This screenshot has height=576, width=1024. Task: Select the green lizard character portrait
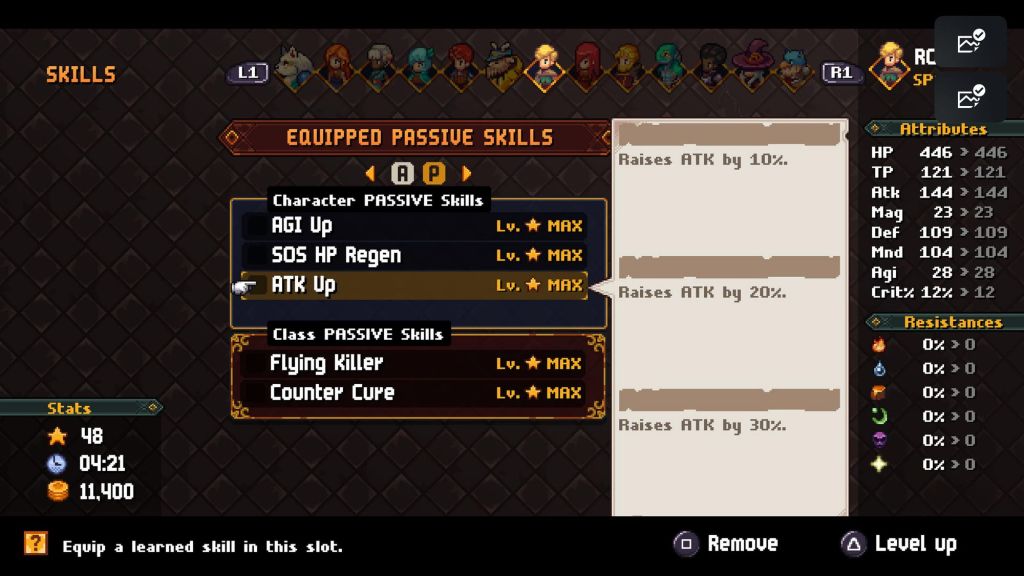pyautogui.click(x=668, y=67)
